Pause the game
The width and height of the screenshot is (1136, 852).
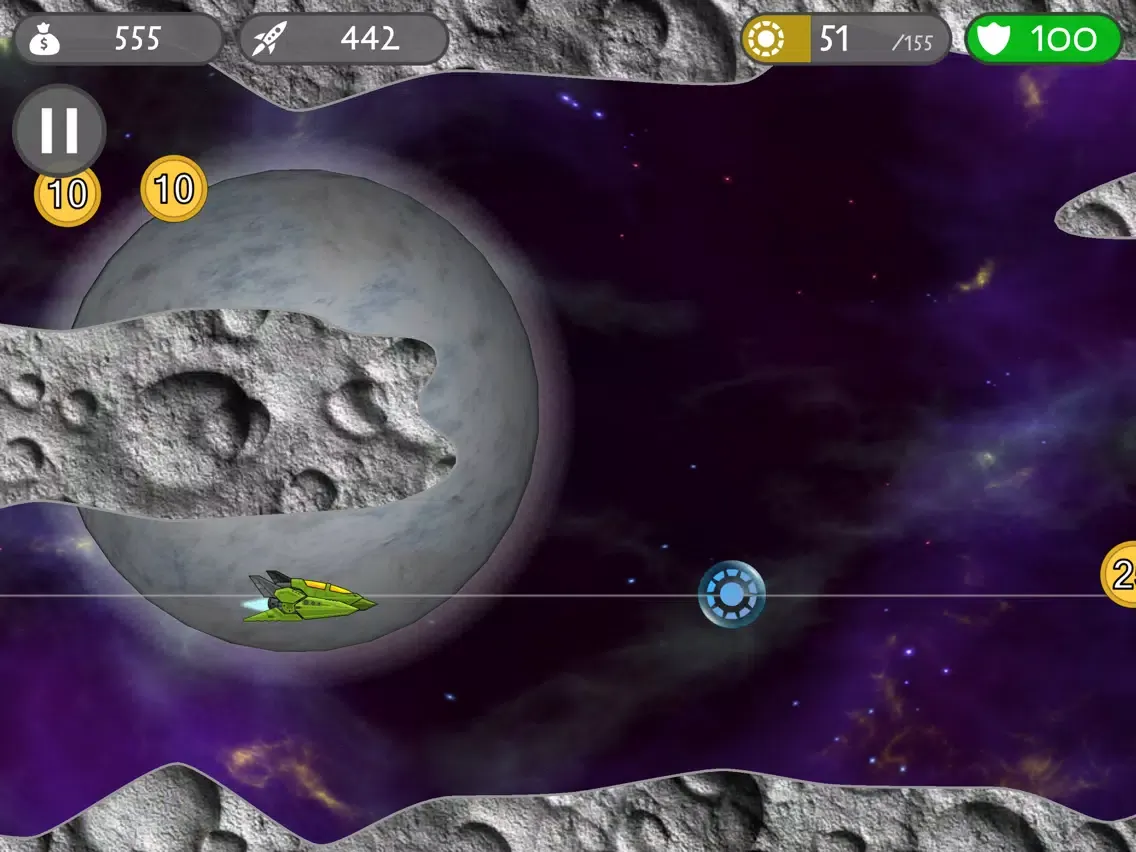coord(59,130)
